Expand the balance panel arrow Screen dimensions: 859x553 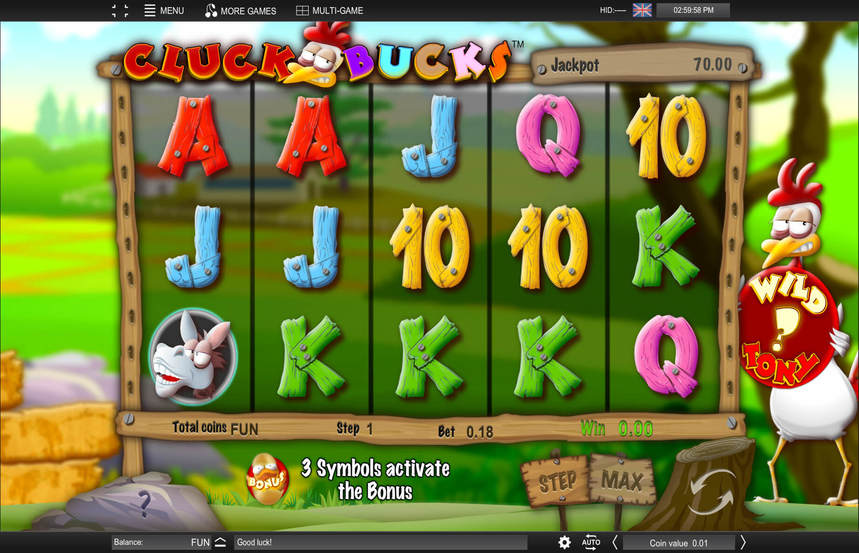pyautogui.click(x=220, y=542)
